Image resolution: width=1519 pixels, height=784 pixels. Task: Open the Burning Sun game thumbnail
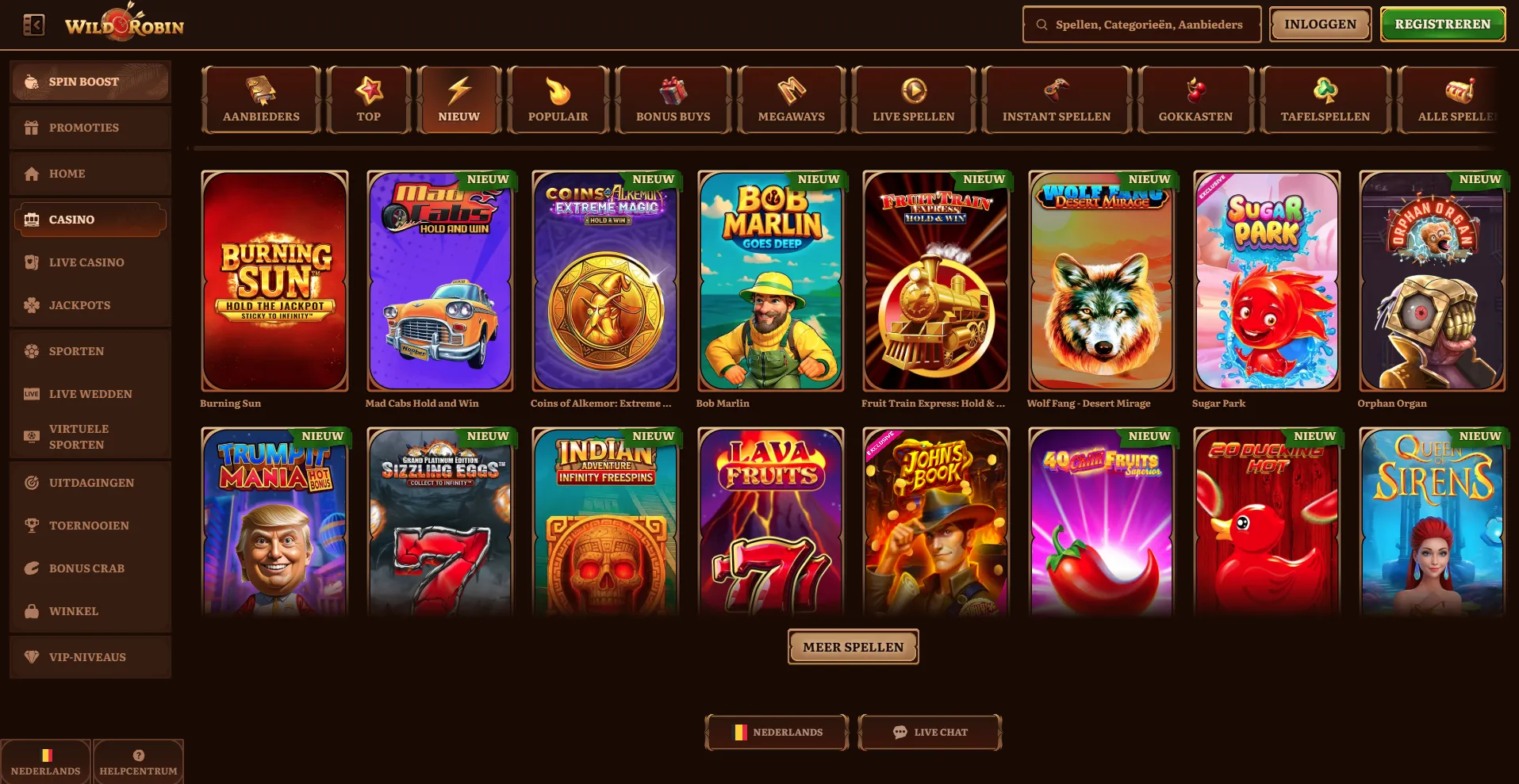pyautogui.click(x=274, y=281)
